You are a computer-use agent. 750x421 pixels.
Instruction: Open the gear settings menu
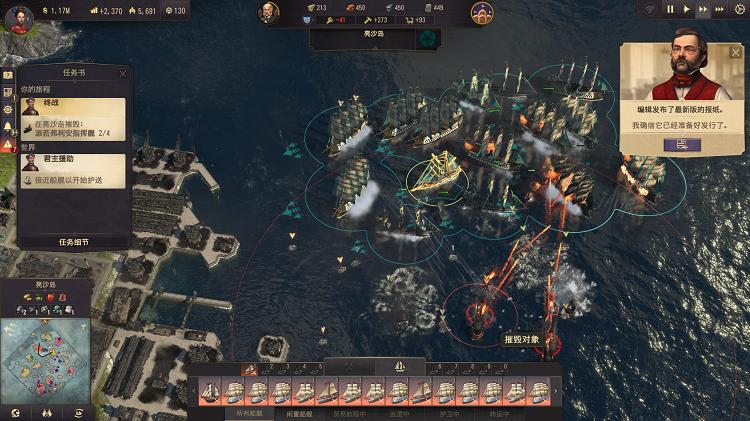740,9
